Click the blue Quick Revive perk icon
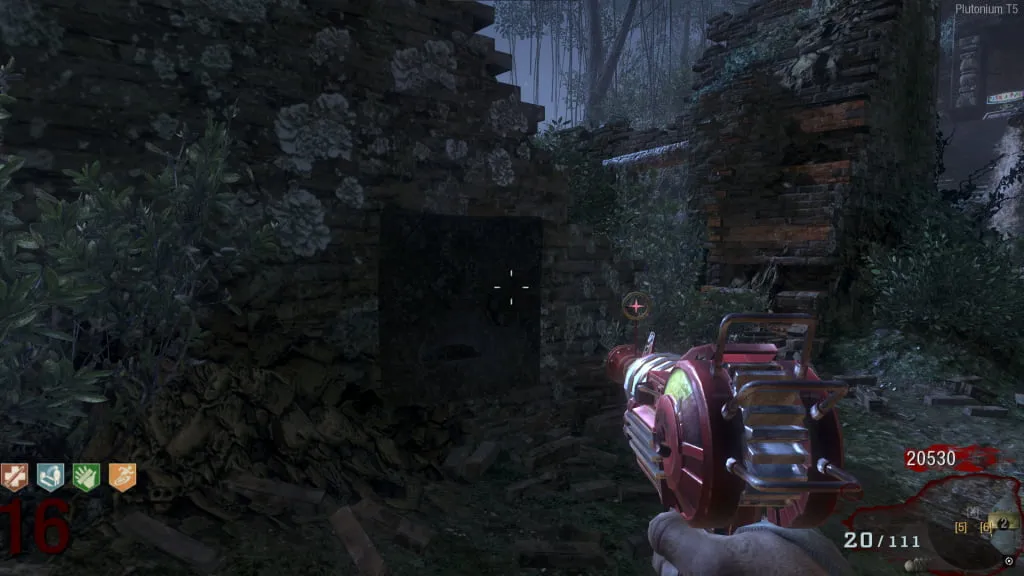This screenshot has width=1024, height=576. [x=50, y=478]
